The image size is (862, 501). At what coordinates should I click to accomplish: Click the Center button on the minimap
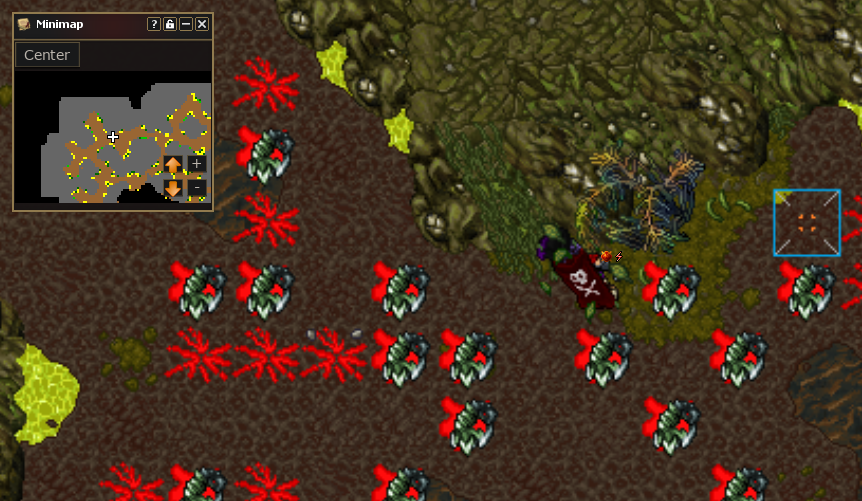coord(47,55)
